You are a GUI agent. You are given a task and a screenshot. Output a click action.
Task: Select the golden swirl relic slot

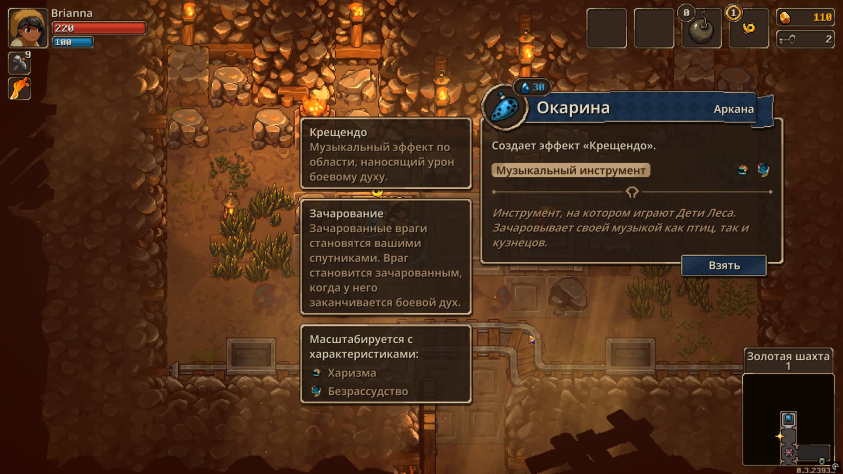[748, 29]
